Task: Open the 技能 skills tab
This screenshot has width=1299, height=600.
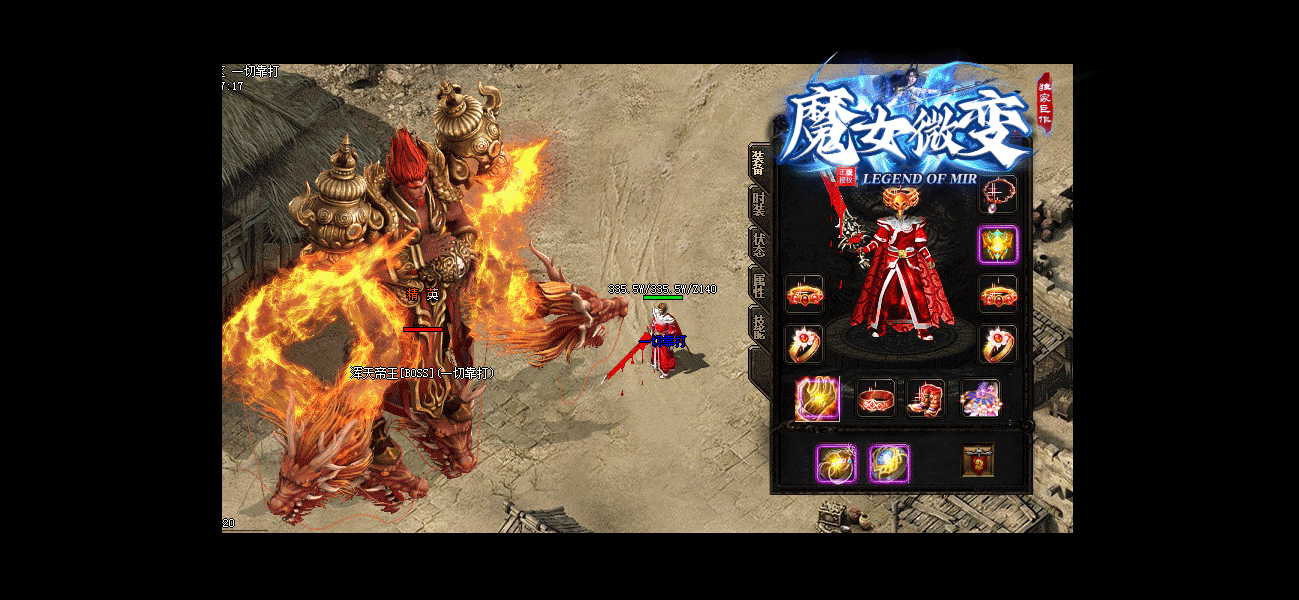Action: click(x=759, y=327)
